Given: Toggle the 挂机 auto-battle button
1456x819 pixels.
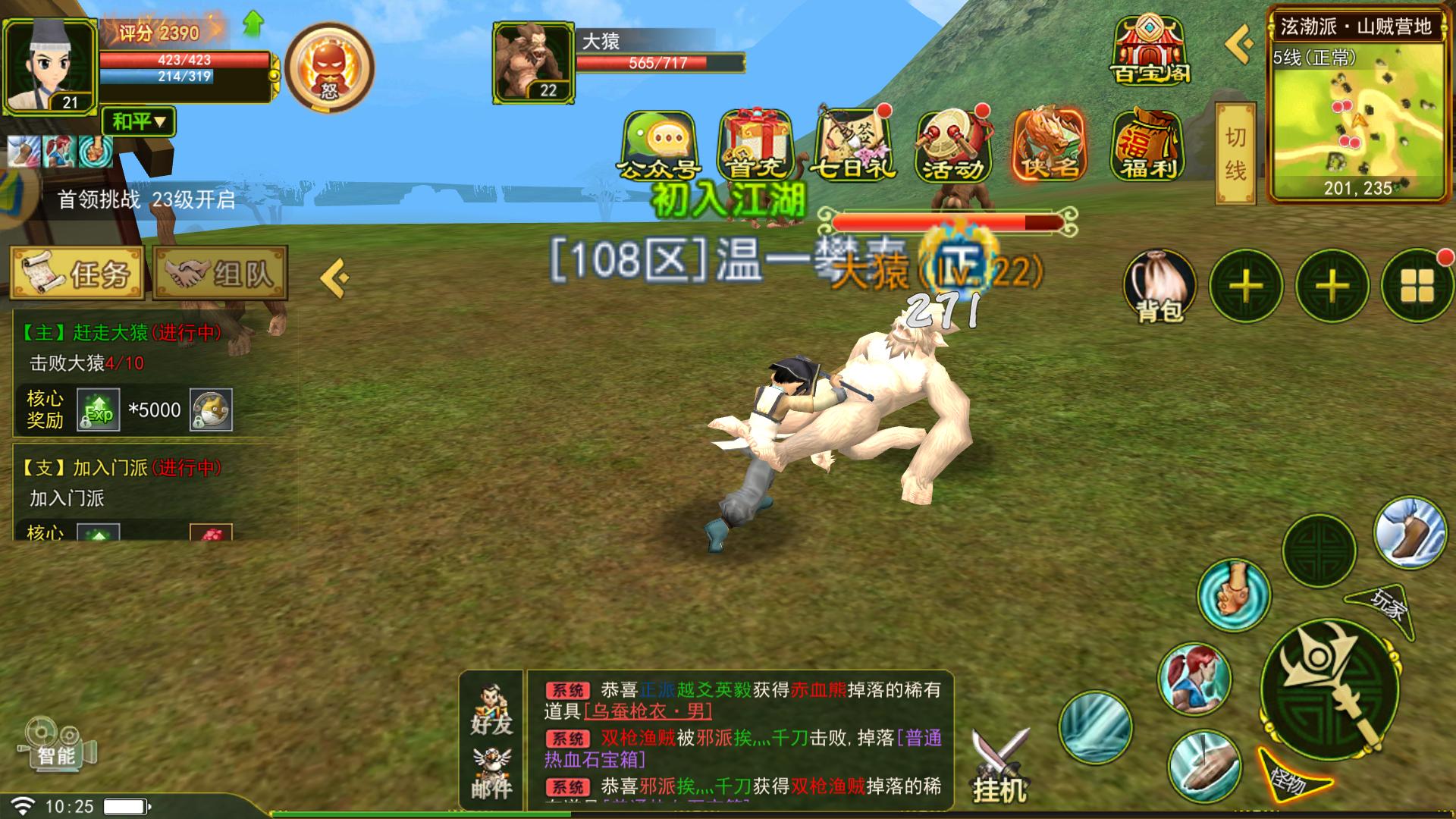Looking at the screenshot, I should [999, 766].
